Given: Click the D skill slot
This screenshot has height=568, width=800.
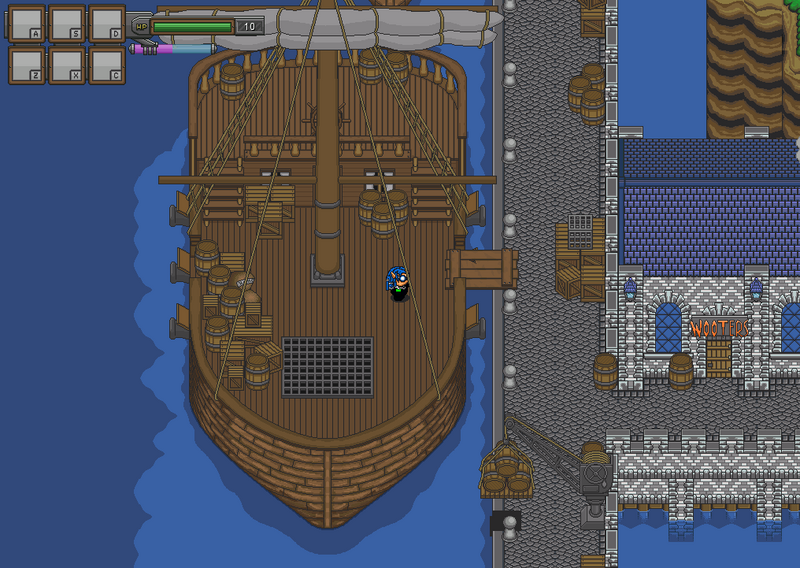Looking at the screenshot, I should tap(106, 23).
